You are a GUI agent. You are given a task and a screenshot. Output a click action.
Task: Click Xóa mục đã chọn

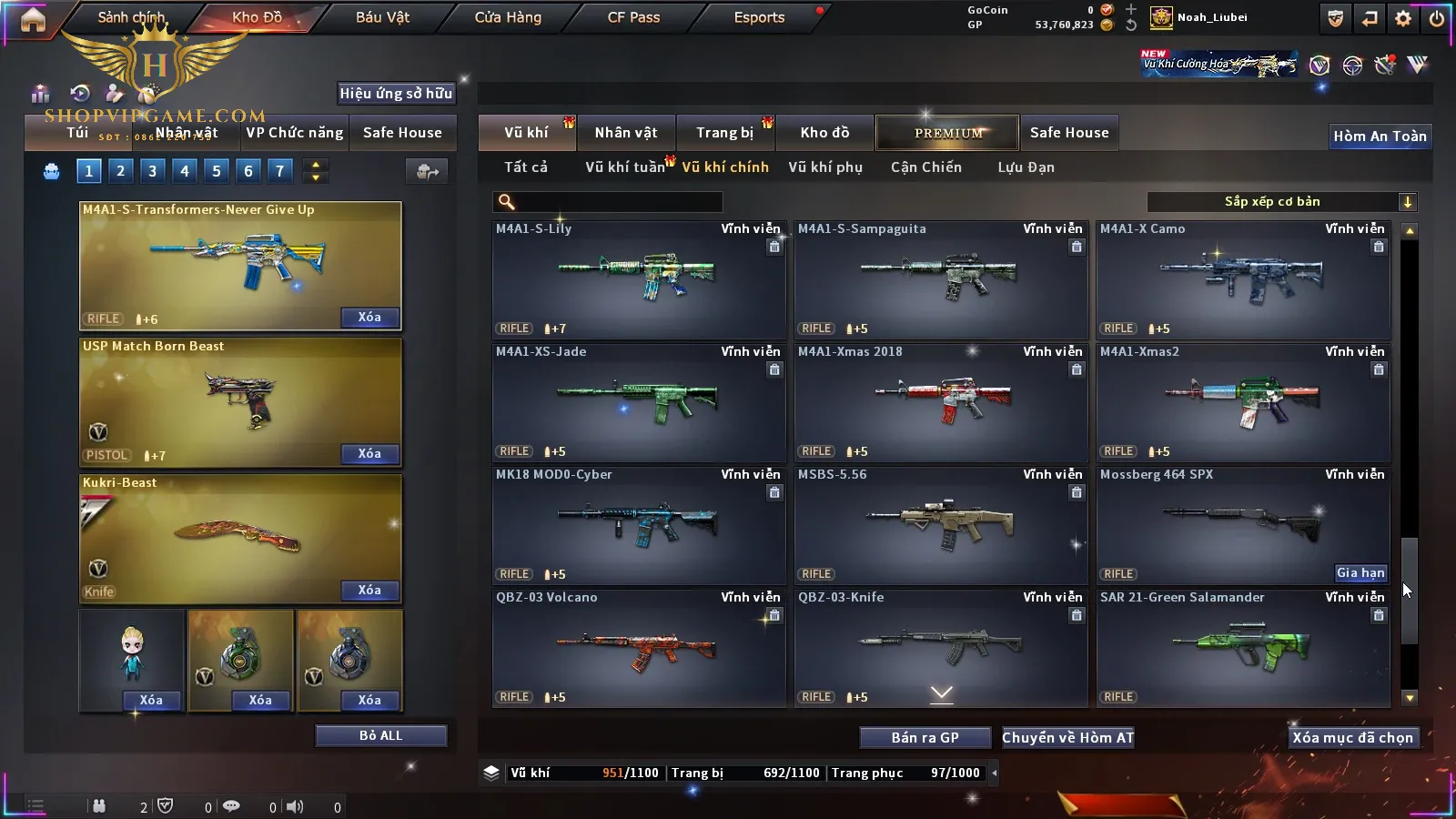point(1353,738)
